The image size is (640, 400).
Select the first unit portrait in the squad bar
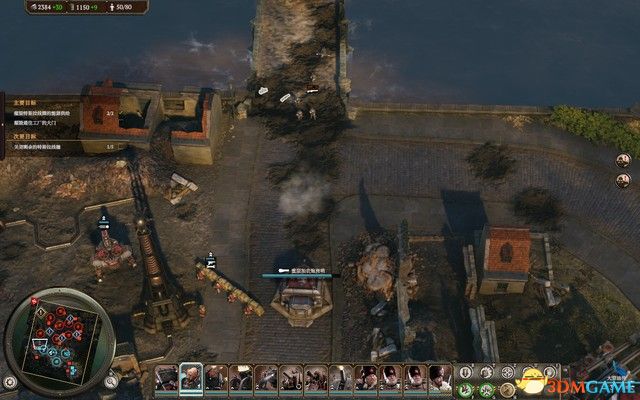click(x=166, y=377)
